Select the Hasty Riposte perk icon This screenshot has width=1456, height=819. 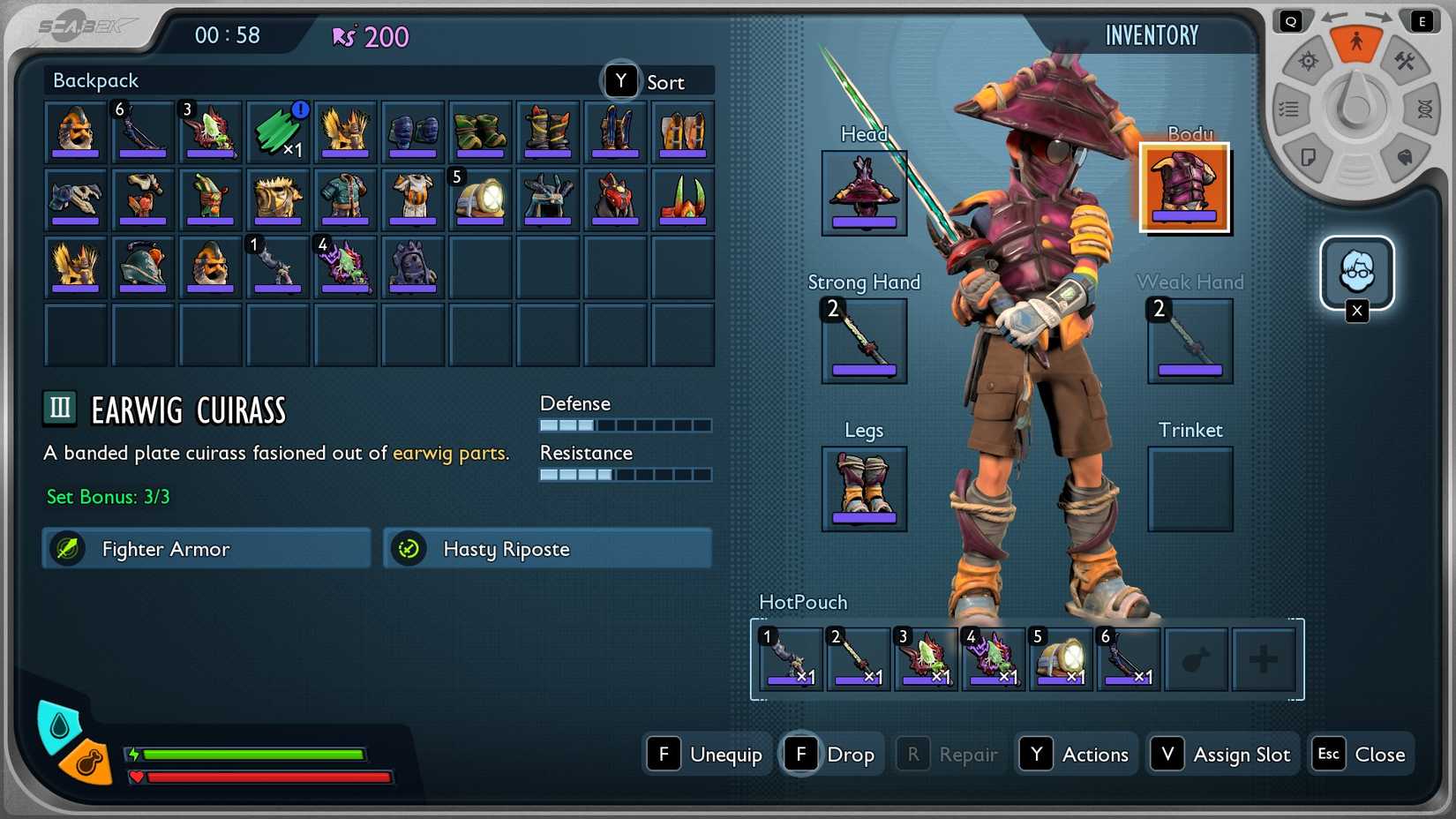[409, 548]
